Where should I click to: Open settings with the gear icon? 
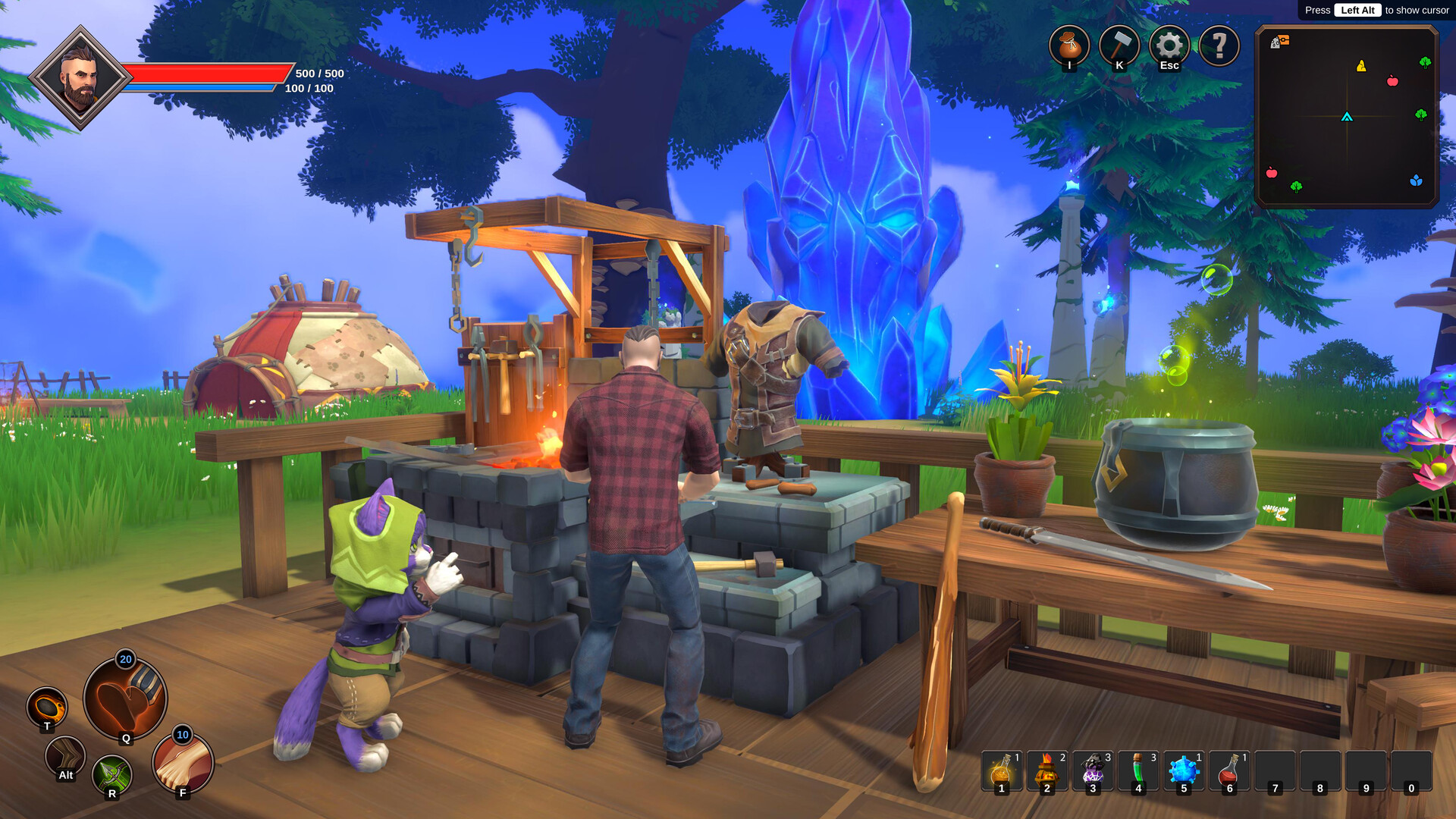(x=1169, y=45)
